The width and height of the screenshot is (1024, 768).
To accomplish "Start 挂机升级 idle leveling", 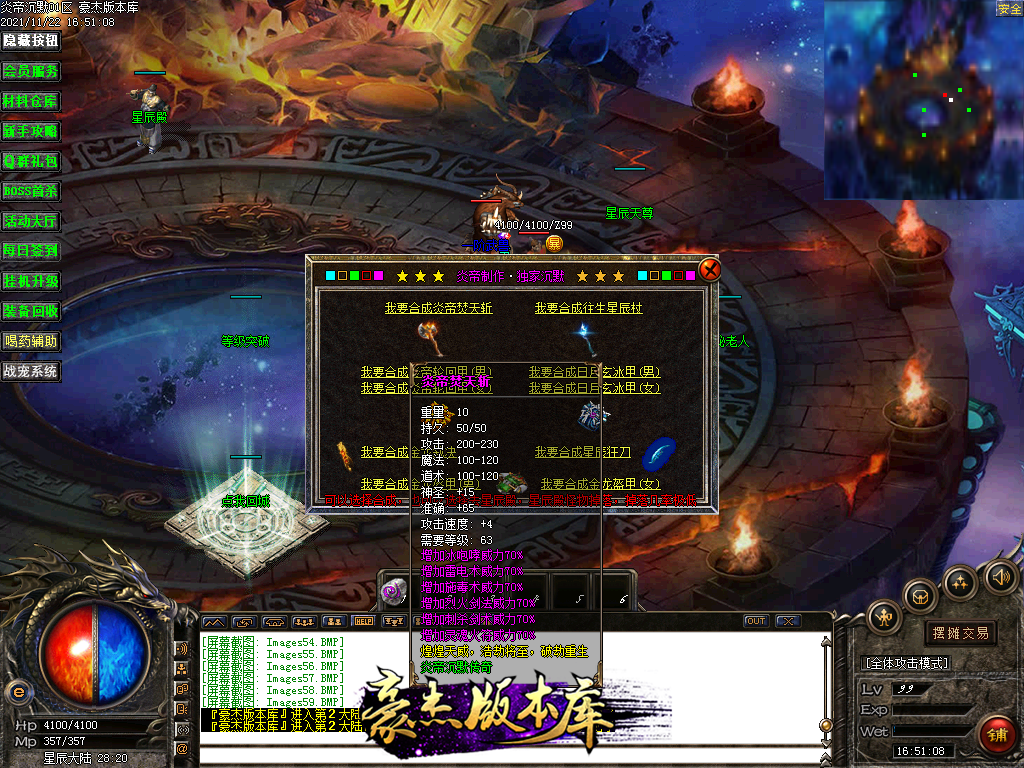I will click(x=30, y=281).
